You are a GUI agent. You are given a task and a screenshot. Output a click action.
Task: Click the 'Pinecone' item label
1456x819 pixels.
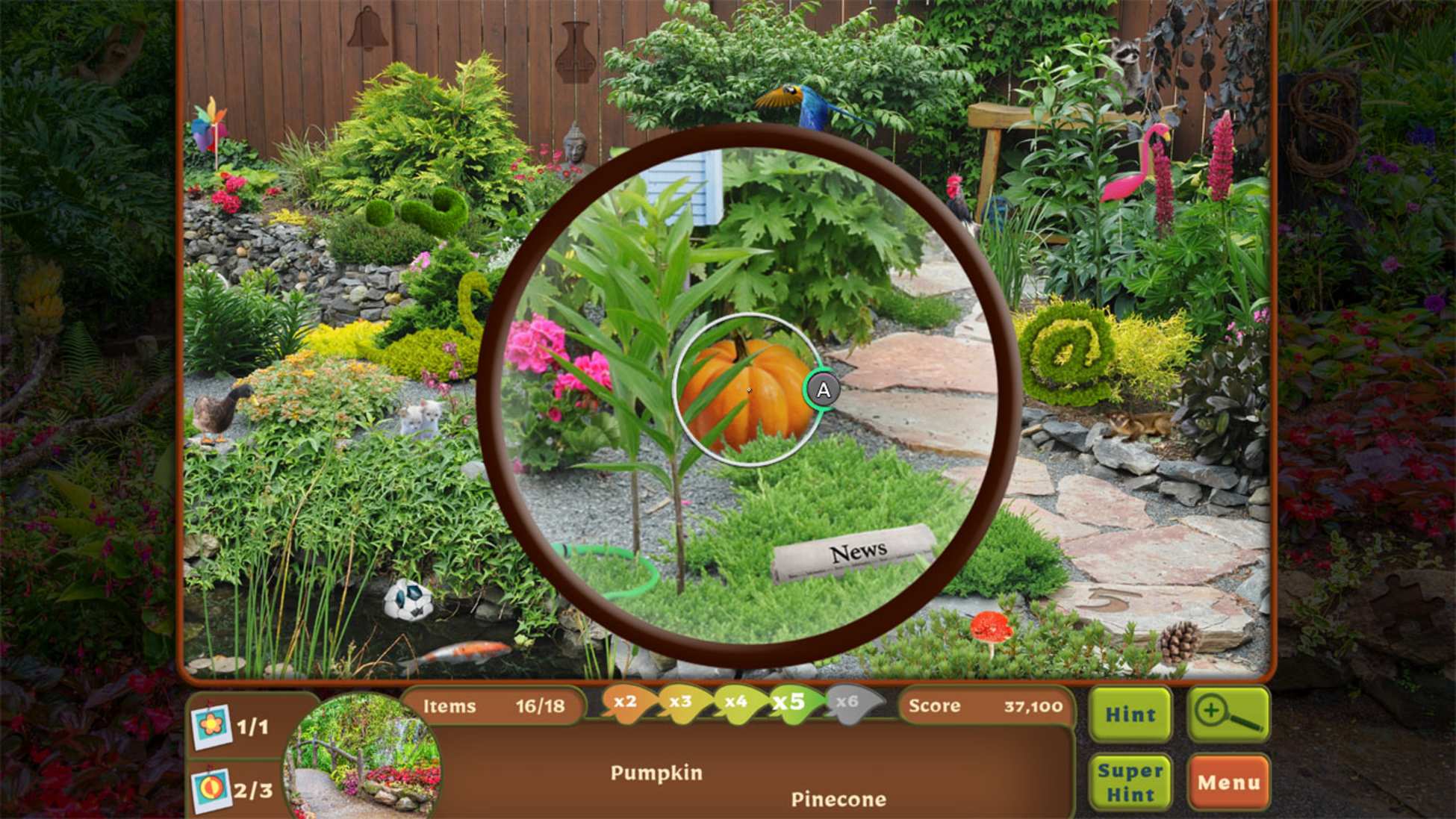pyautogui.click(x=839, y=800)
